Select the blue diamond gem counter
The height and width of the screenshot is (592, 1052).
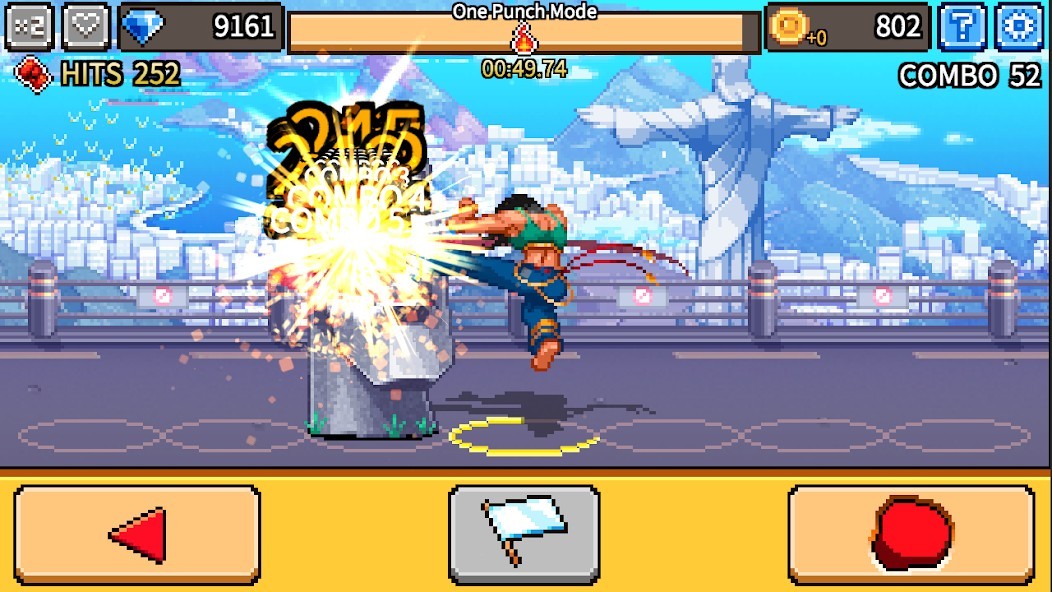201,27
